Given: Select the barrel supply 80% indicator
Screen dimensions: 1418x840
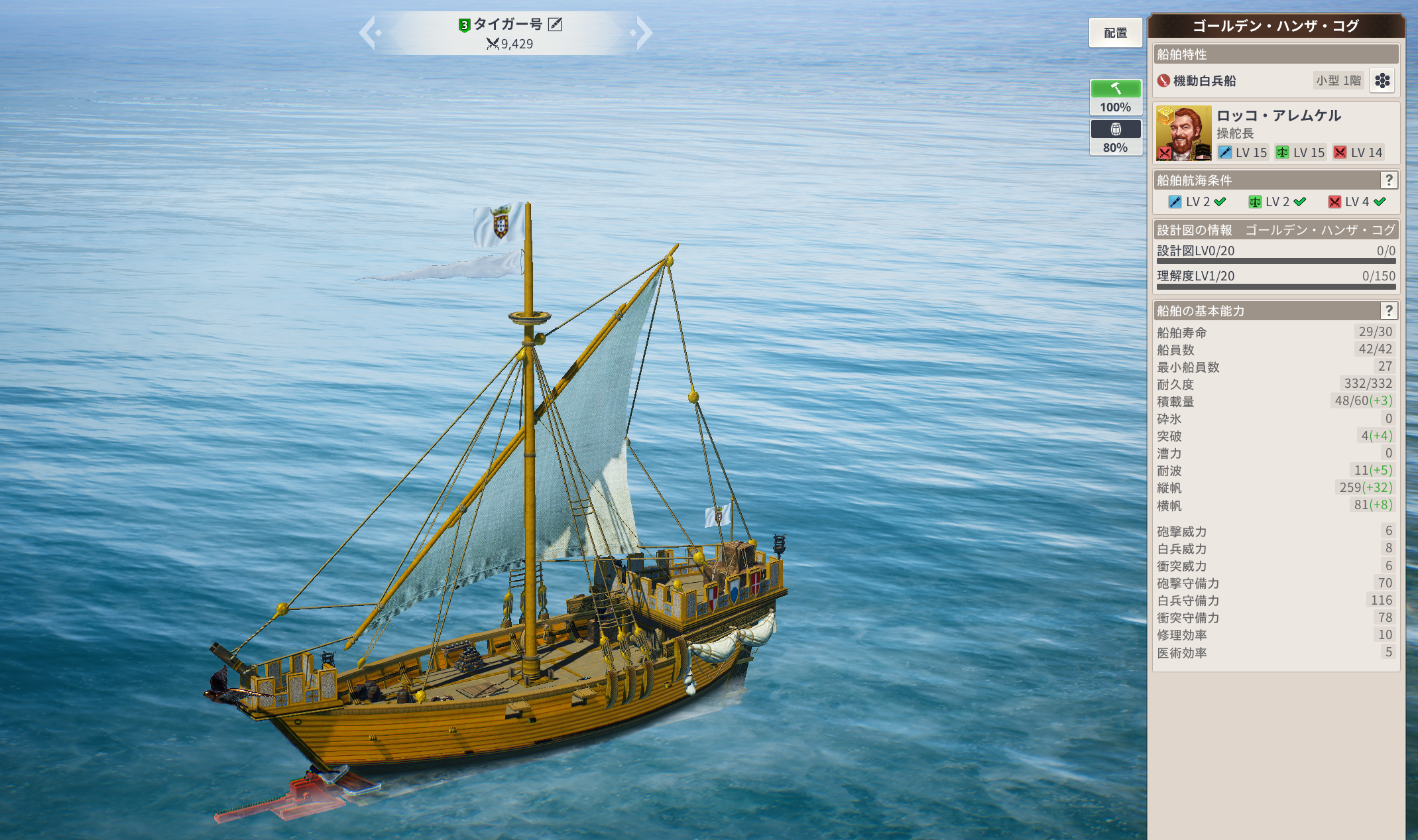Looking at the screenshot, I should [1116, 137].
